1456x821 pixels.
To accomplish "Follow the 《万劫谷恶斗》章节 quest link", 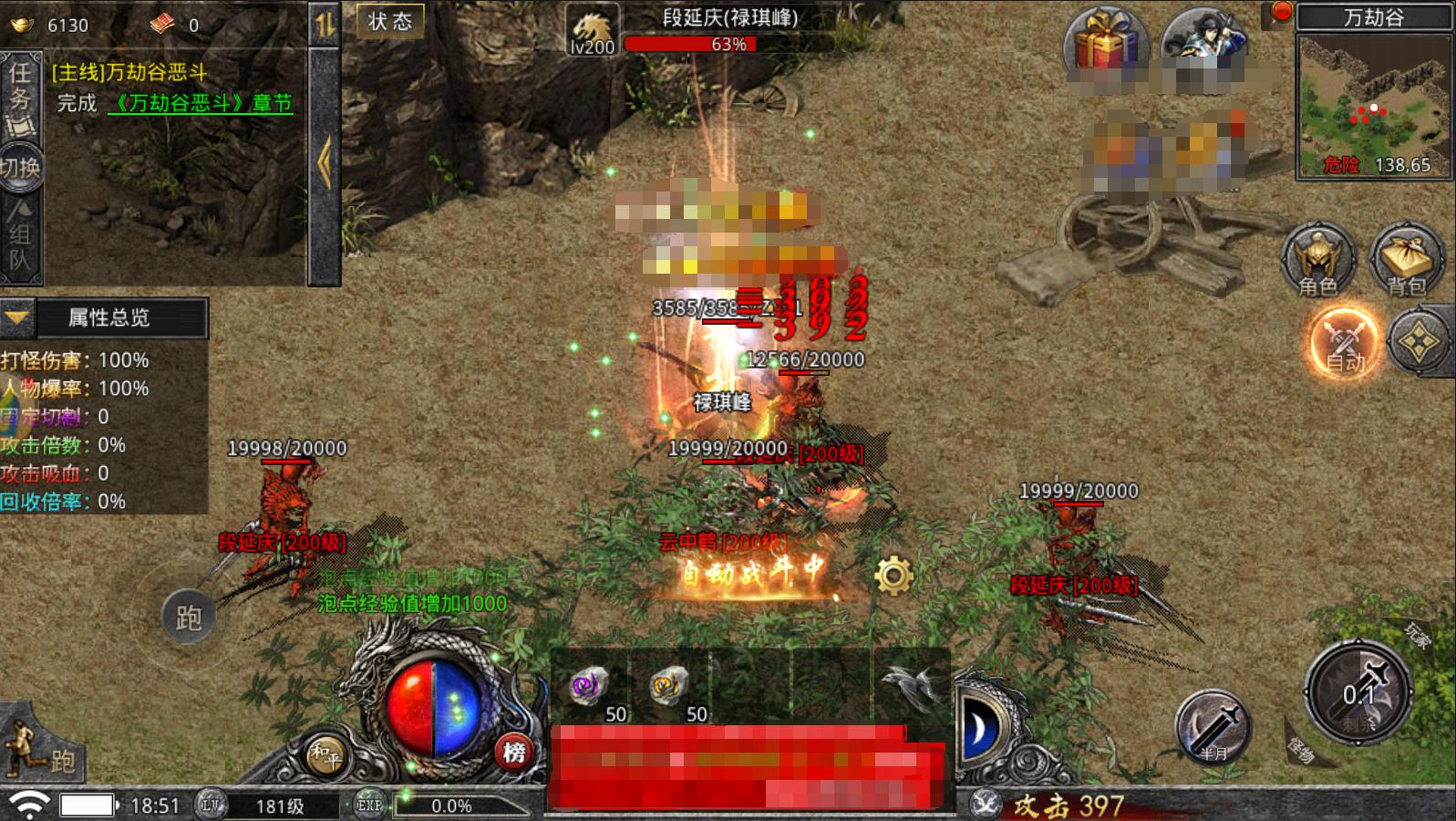I will (201, 104).
